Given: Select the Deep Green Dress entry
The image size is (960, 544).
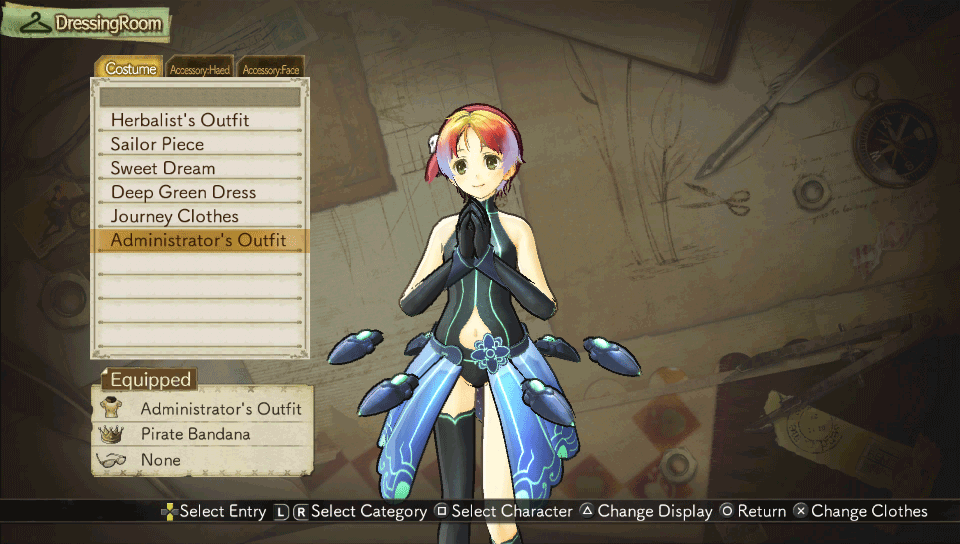Looking at the screenshot, I should pyautogui.click(x=183, y=192).
